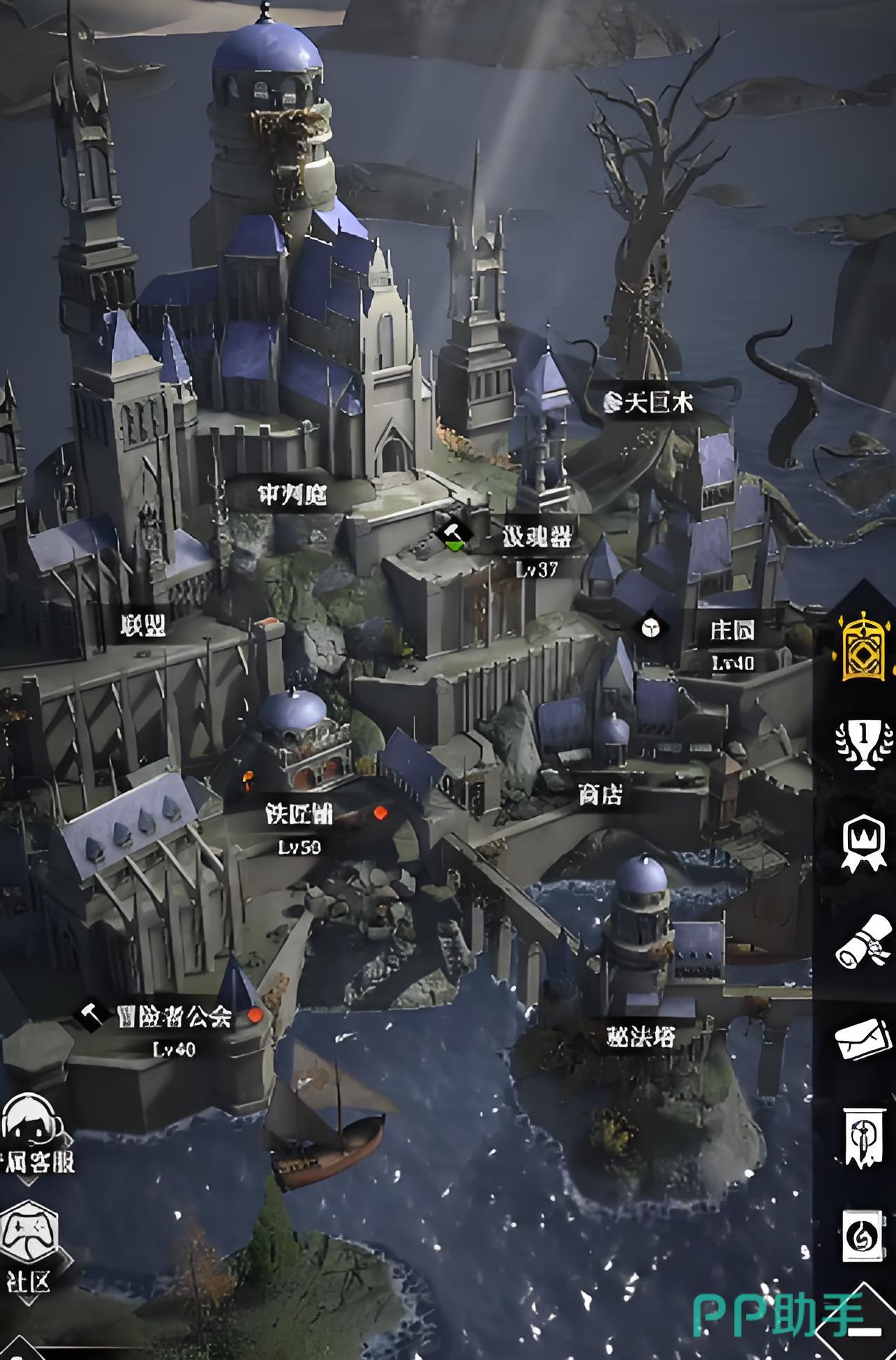Click the crown ribbon badge icon
Screen dimensions: 896x1360
[x=864, y=843]
